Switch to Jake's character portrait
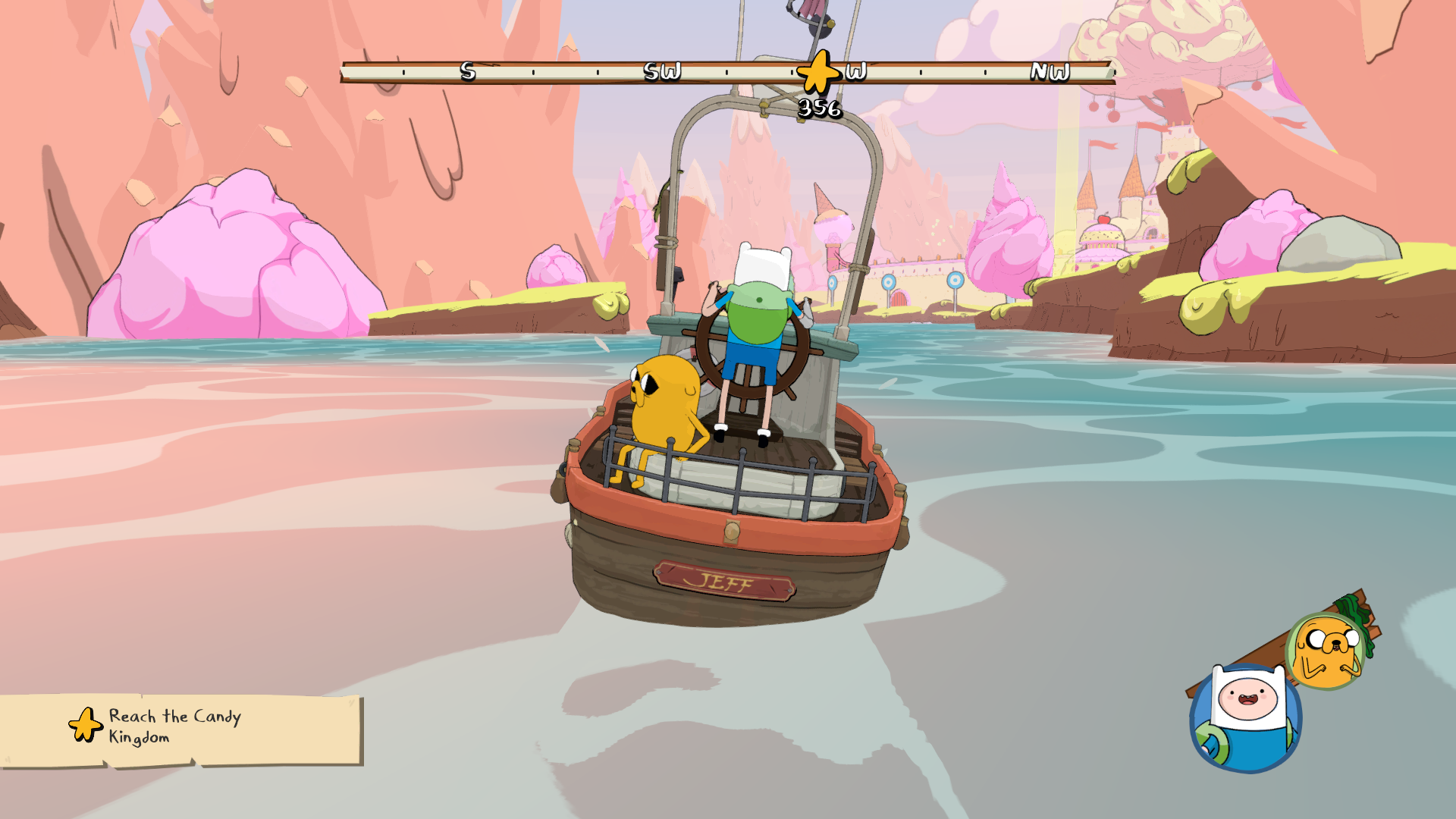Screen dimensions: 1456x819 click(x=1326, y=651)
